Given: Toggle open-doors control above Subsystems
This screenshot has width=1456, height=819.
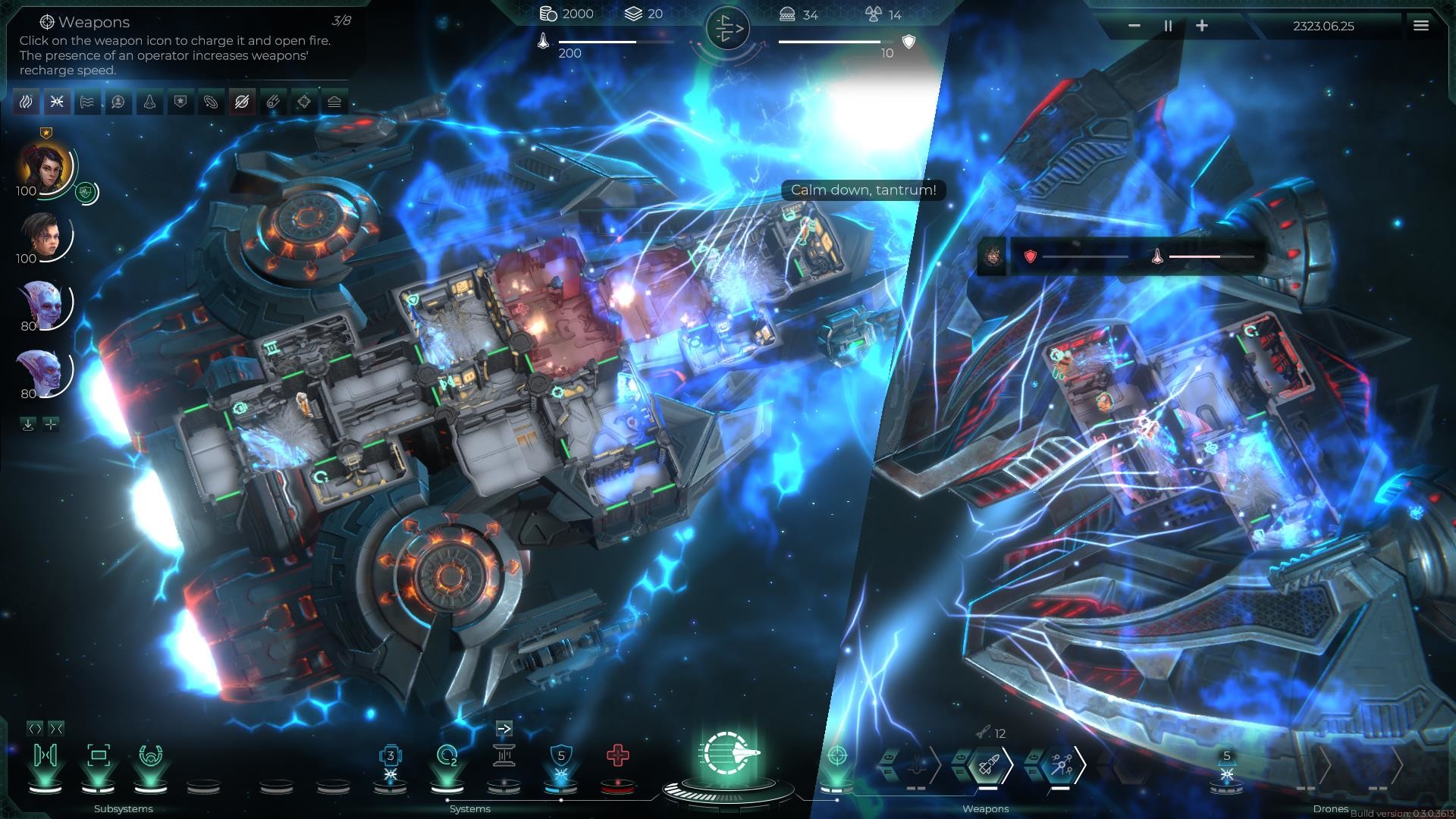Looking at the screenshot, I should pos(36,730).
